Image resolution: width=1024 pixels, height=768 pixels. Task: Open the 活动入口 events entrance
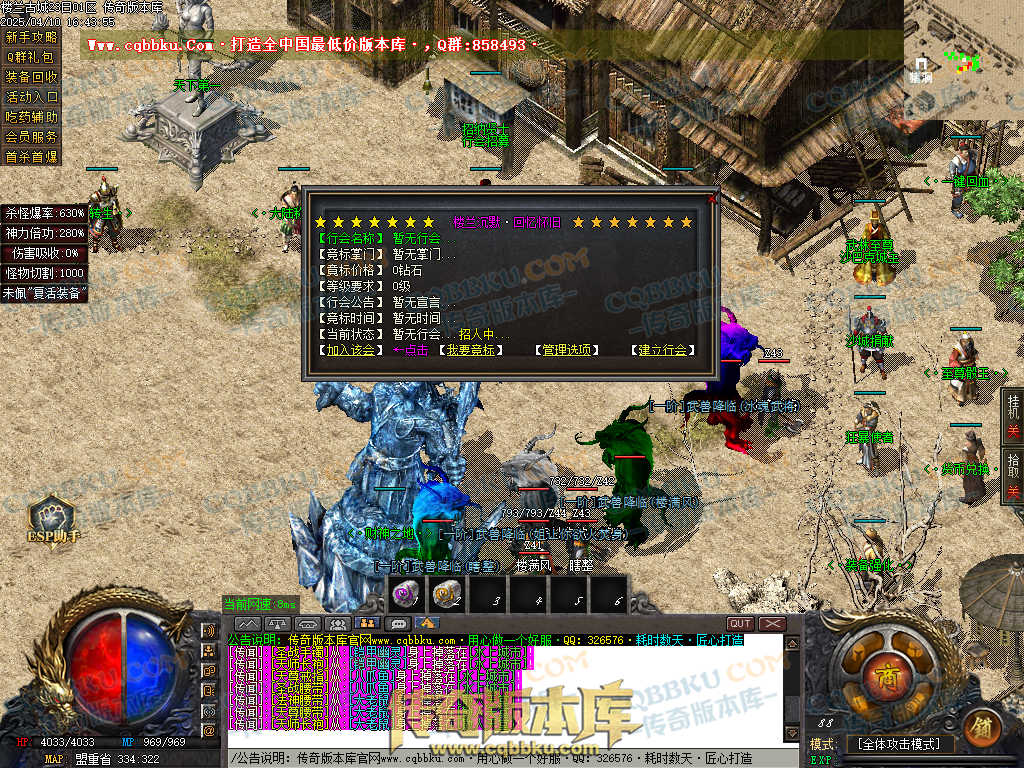coord(31,97)
